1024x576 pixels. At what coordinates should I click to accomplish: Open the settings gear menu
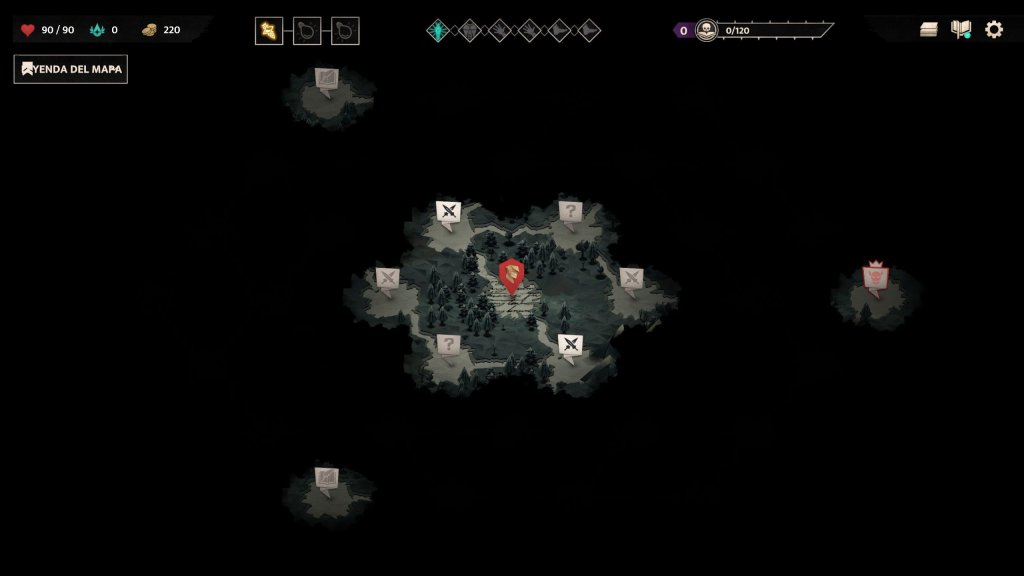(993, 29)
